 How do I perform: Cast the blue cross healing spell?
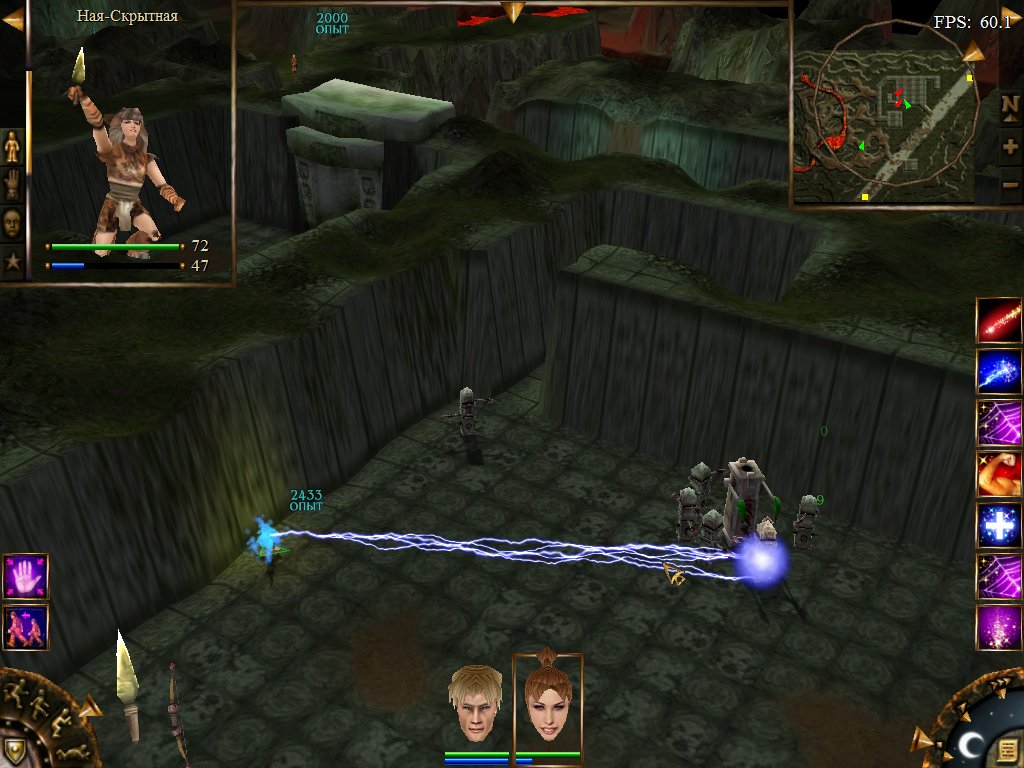[x=999, y=525]
